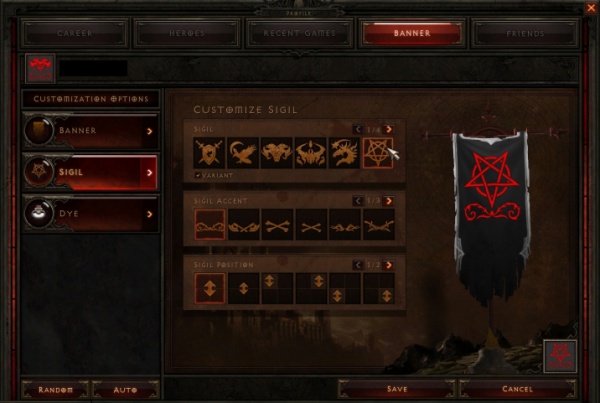Image resolution: width=600 pixels, height=403 pixels.
Task: Show the Recent Games tab
Action: tap(301, 33)
